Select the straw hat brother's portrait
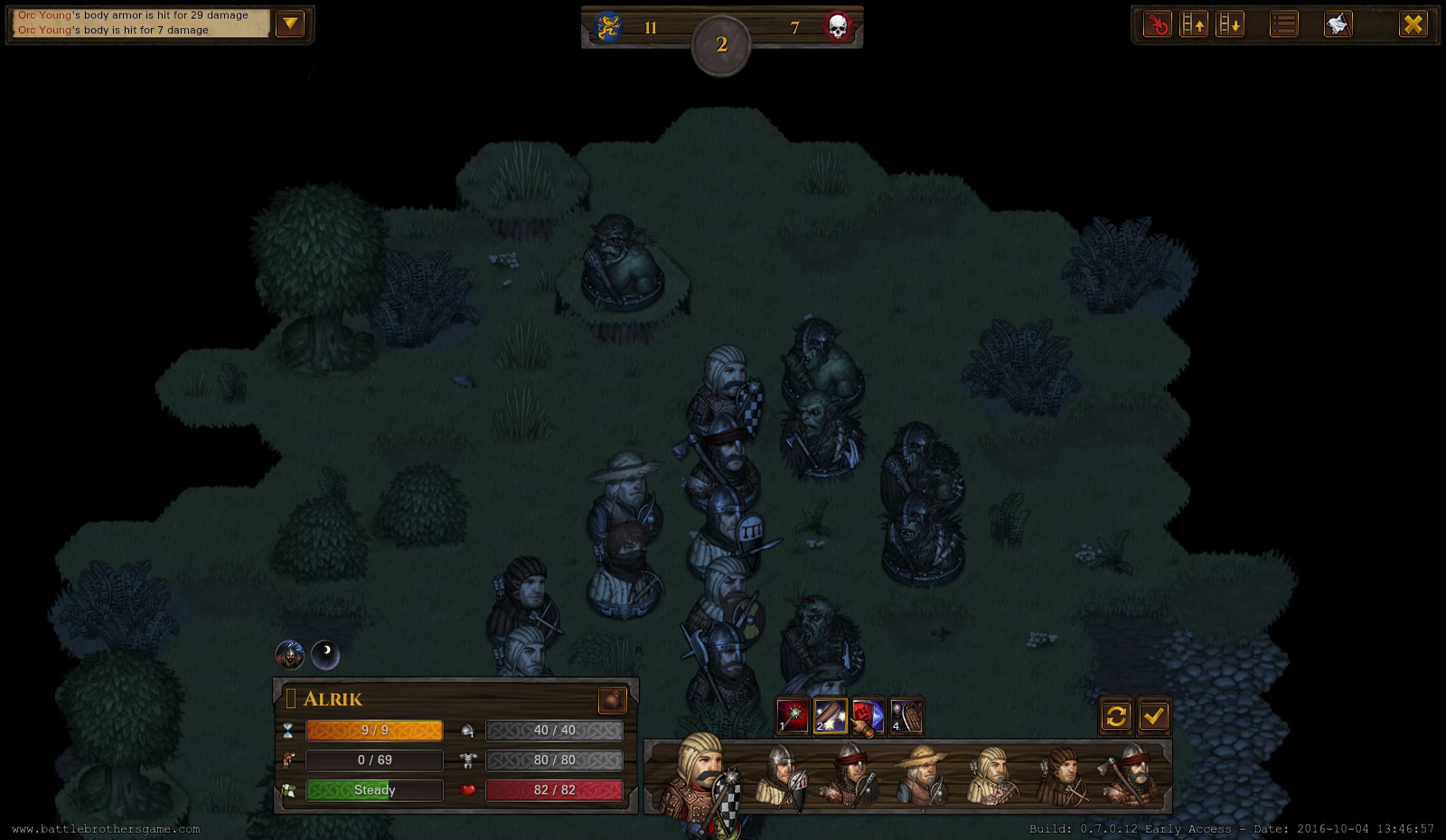 tap(922, 777)
